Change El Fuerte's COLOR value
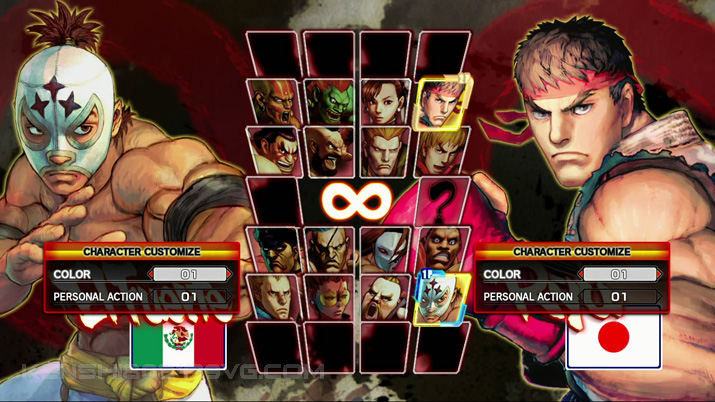The height and width of the screenshot is (402, 715). tap(190, 274)
